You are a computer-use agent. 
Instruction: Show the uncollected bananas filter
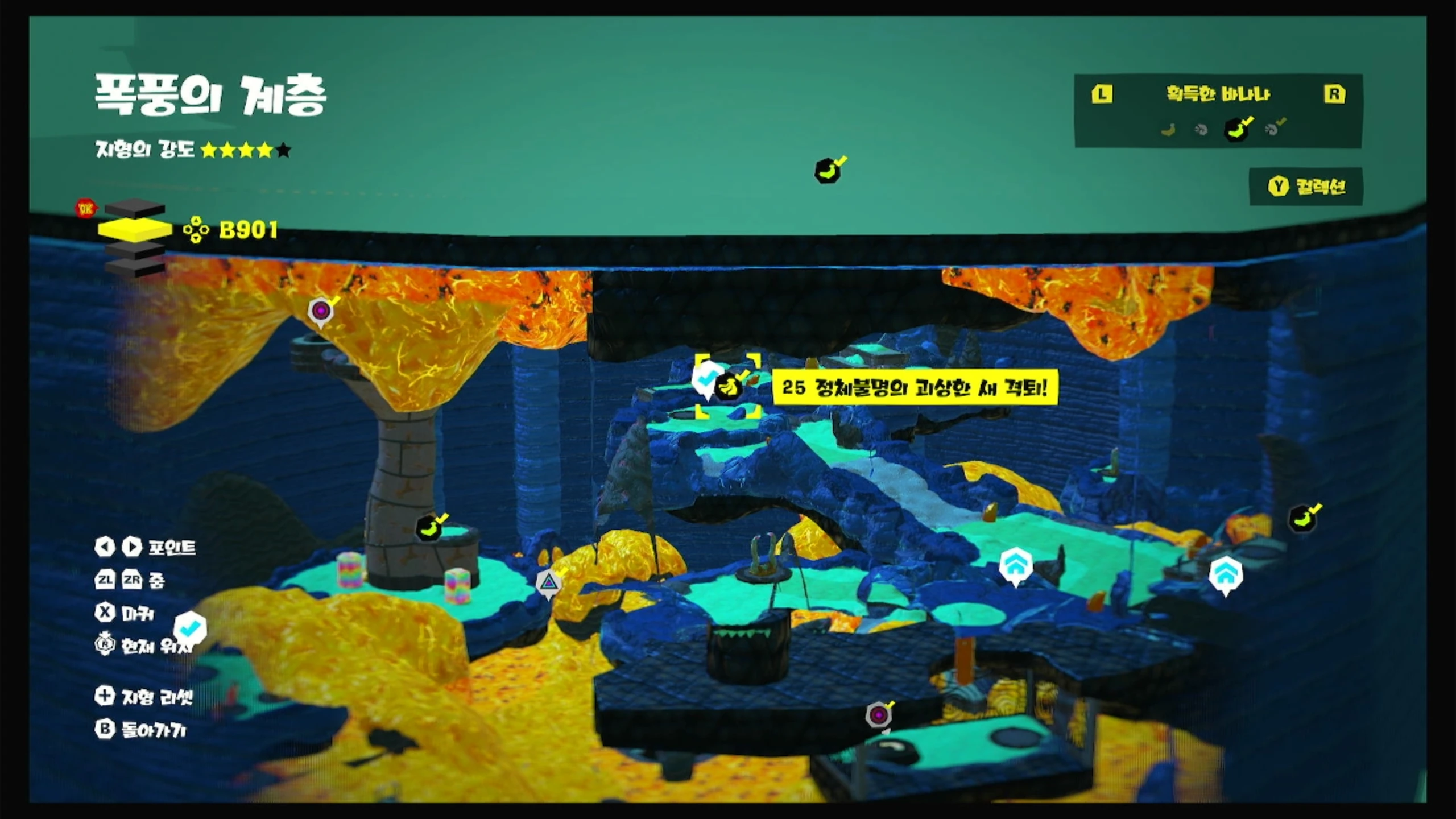click(x=1168, y=130)
